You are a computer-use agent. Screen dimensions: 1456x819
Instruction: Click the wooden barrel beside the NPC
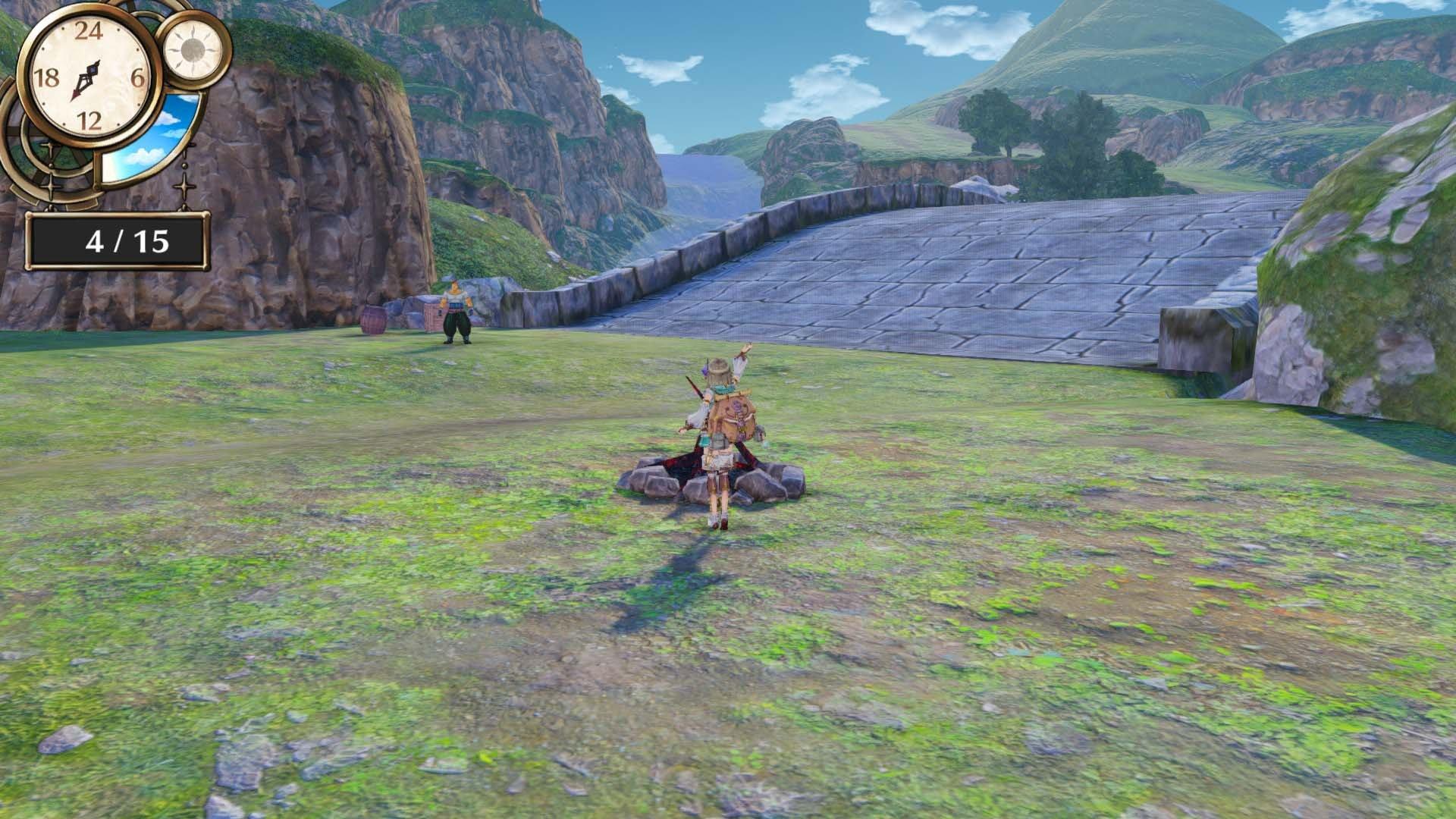tap(374, 319)
